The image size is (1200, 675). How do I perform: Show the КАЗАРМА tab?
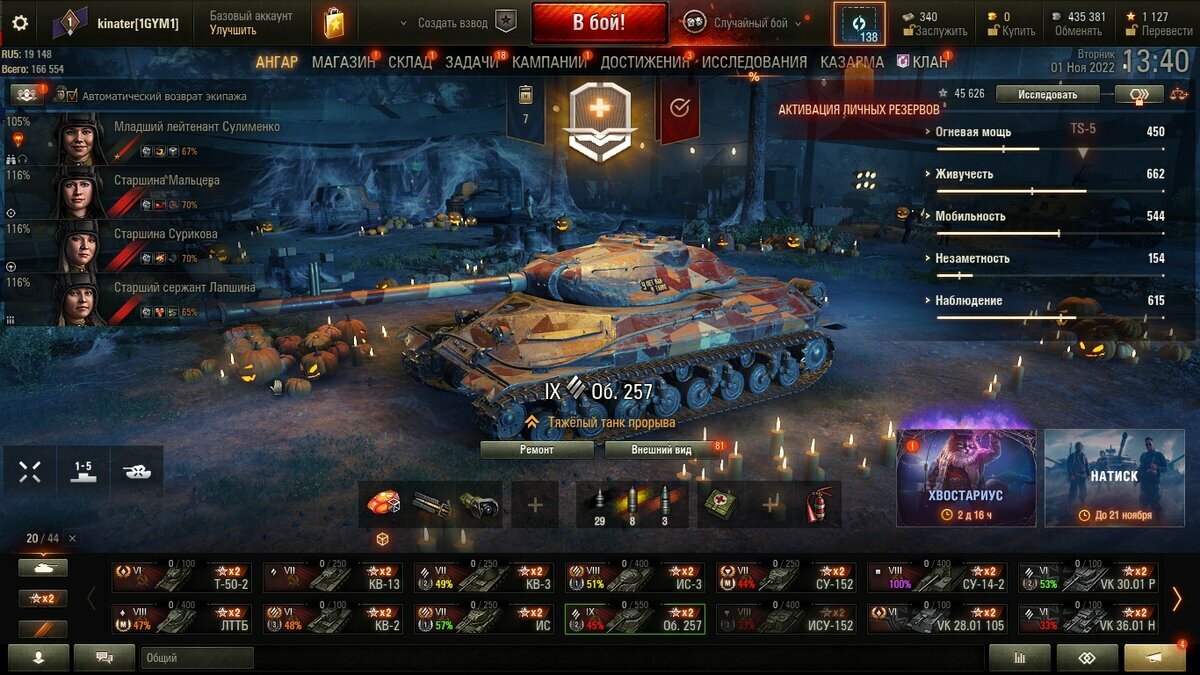[x=852, y=62]
